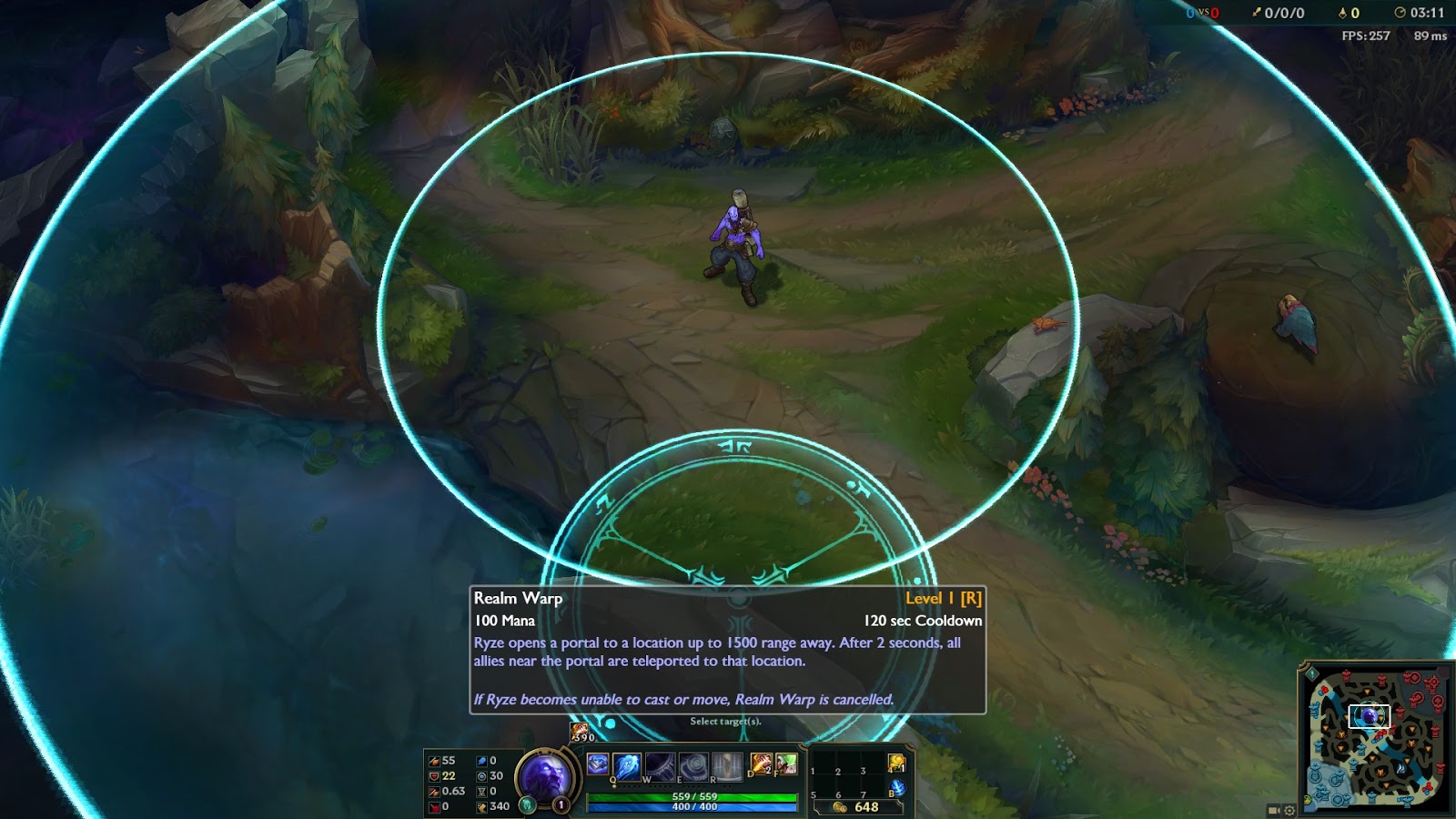Click the level 1 badge on the portrait
This screenshot has width=1456, height=819.
561,803
